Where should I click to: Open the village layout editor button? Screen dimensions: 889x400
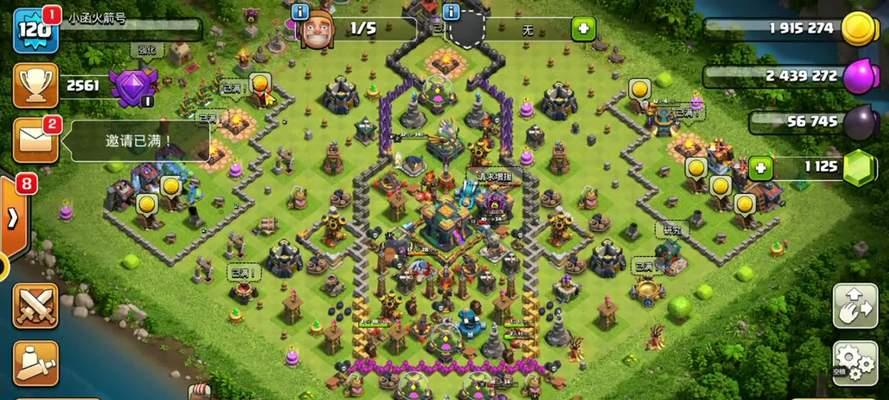pyautogui.click(x=855, y=305)
